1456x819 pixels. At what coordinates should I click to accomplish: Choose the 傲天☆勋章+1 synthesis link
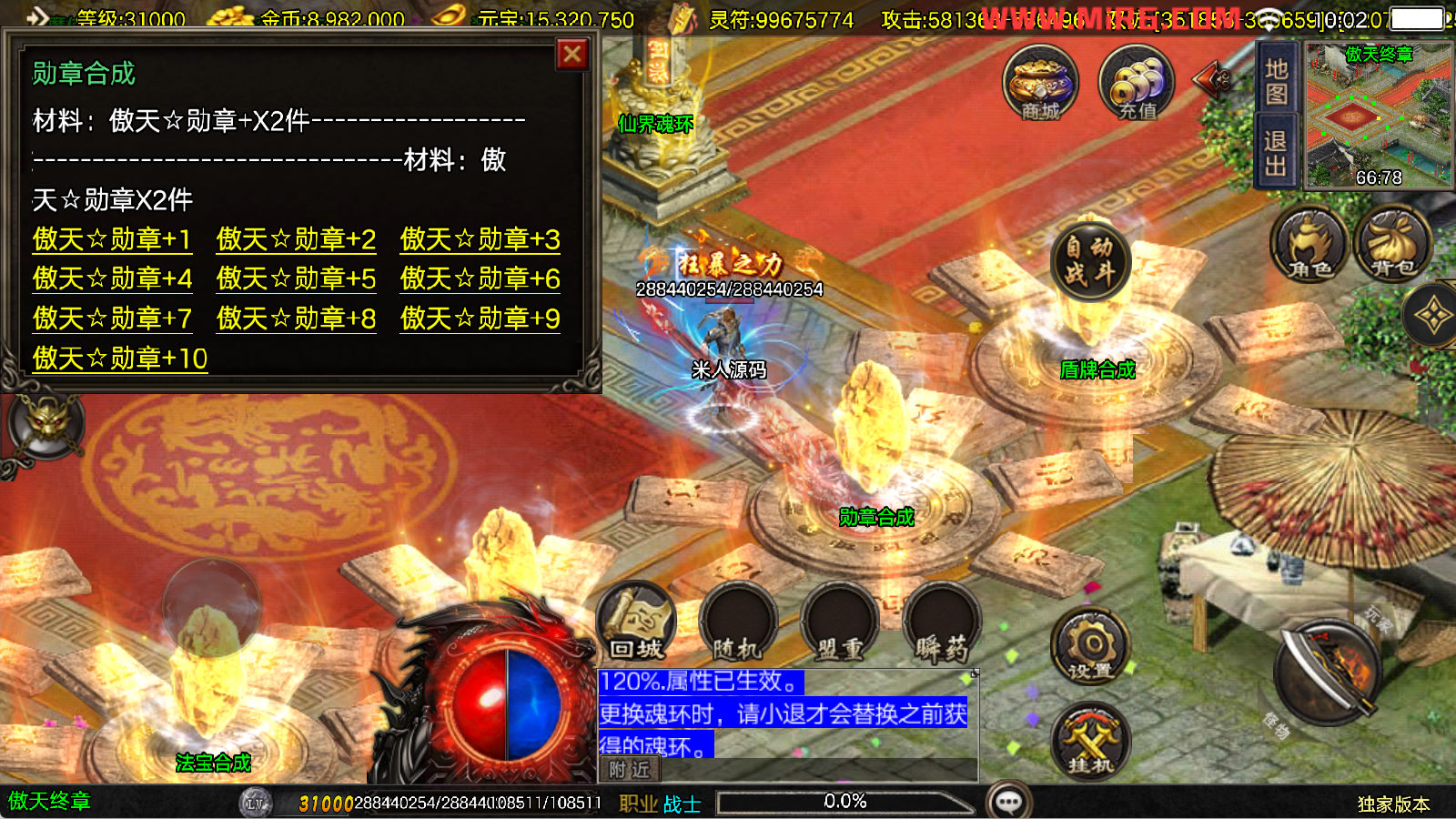(112, 239)
